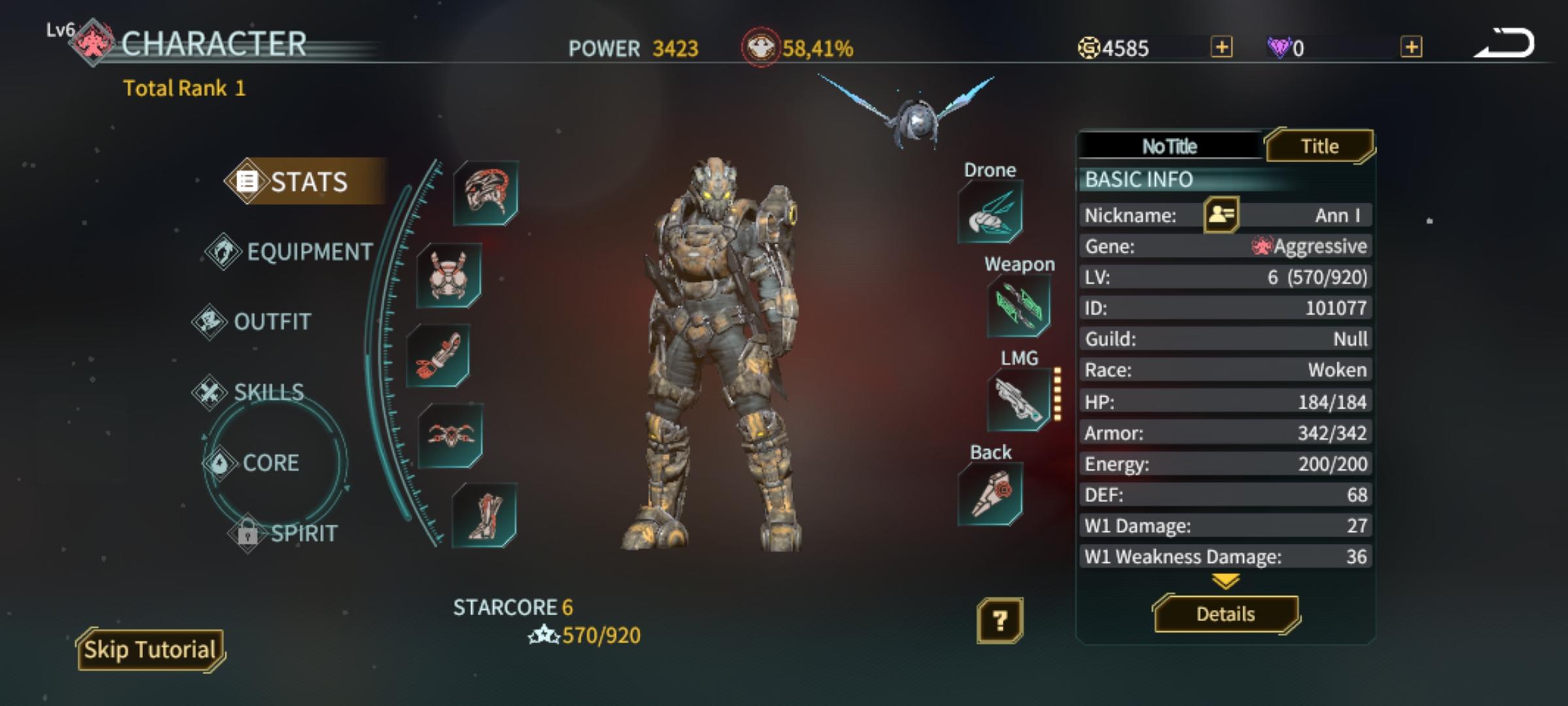The width and height of the screenshot is (1568, 706).
Task: Switch to the Equipment tab
Action: 308,252
